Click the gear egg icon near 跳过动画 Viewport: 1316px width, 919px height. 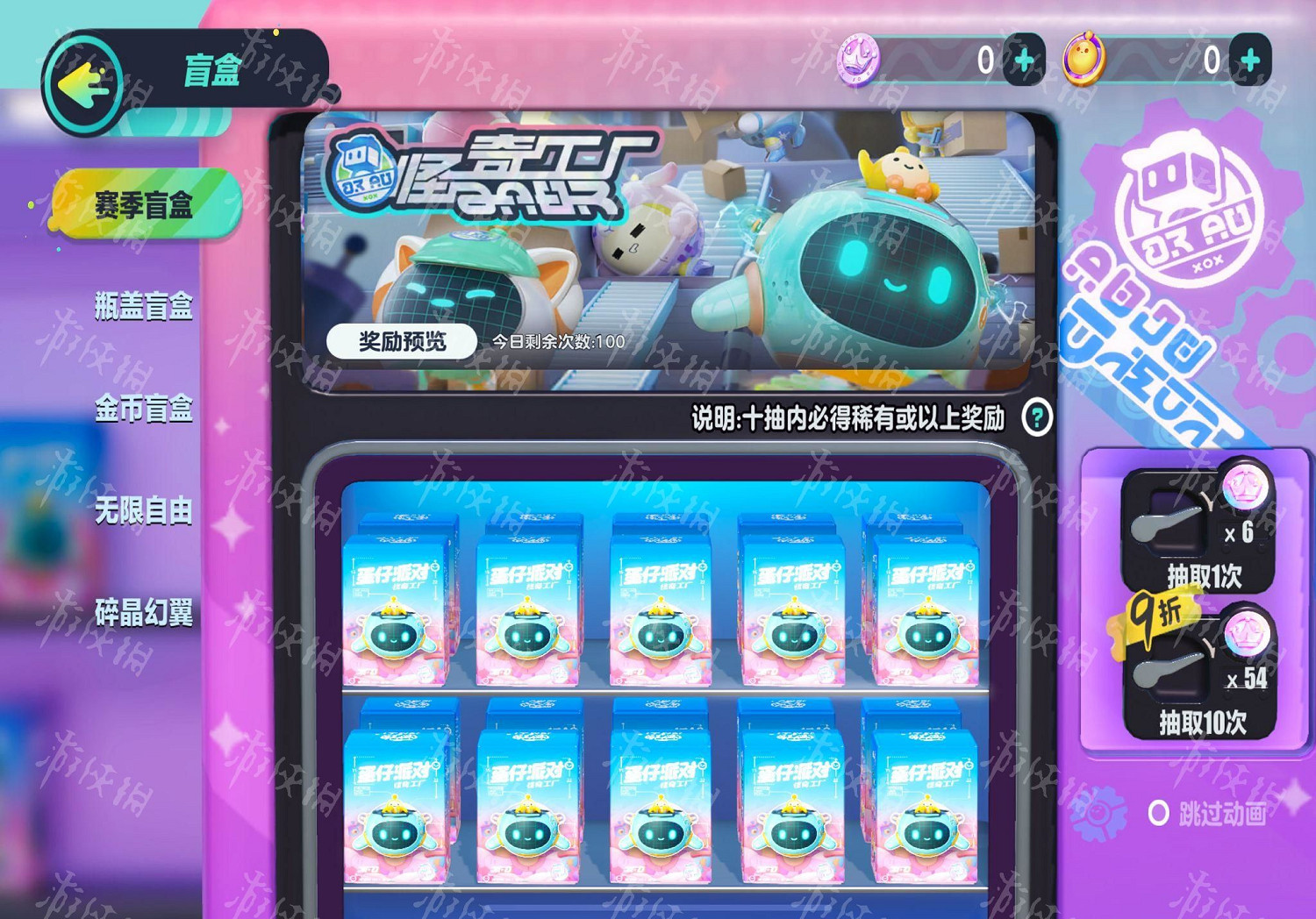[x=1095, y=811]
